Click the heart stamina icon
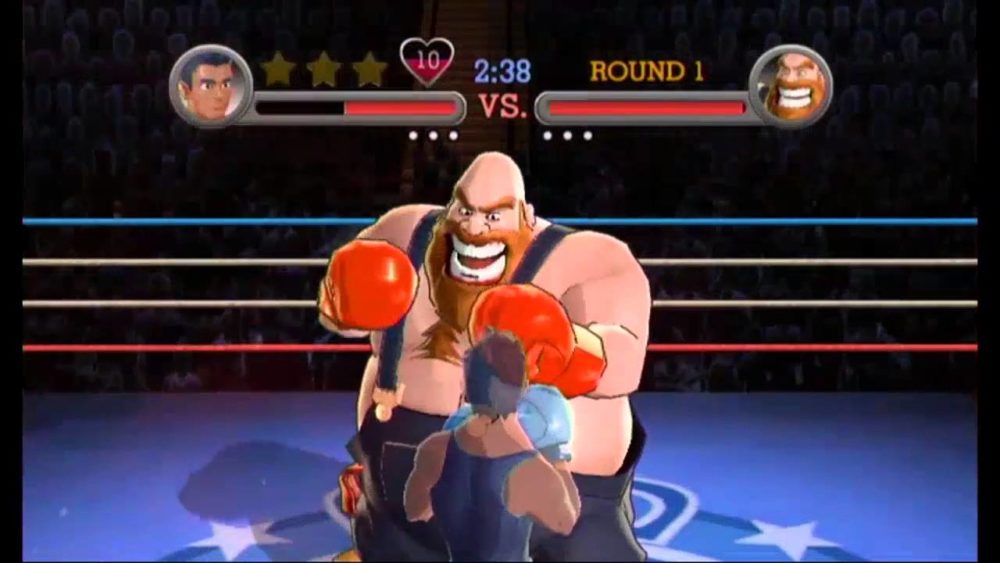Viewport: 1000px width, 563px height. click(x=426, y=60)
